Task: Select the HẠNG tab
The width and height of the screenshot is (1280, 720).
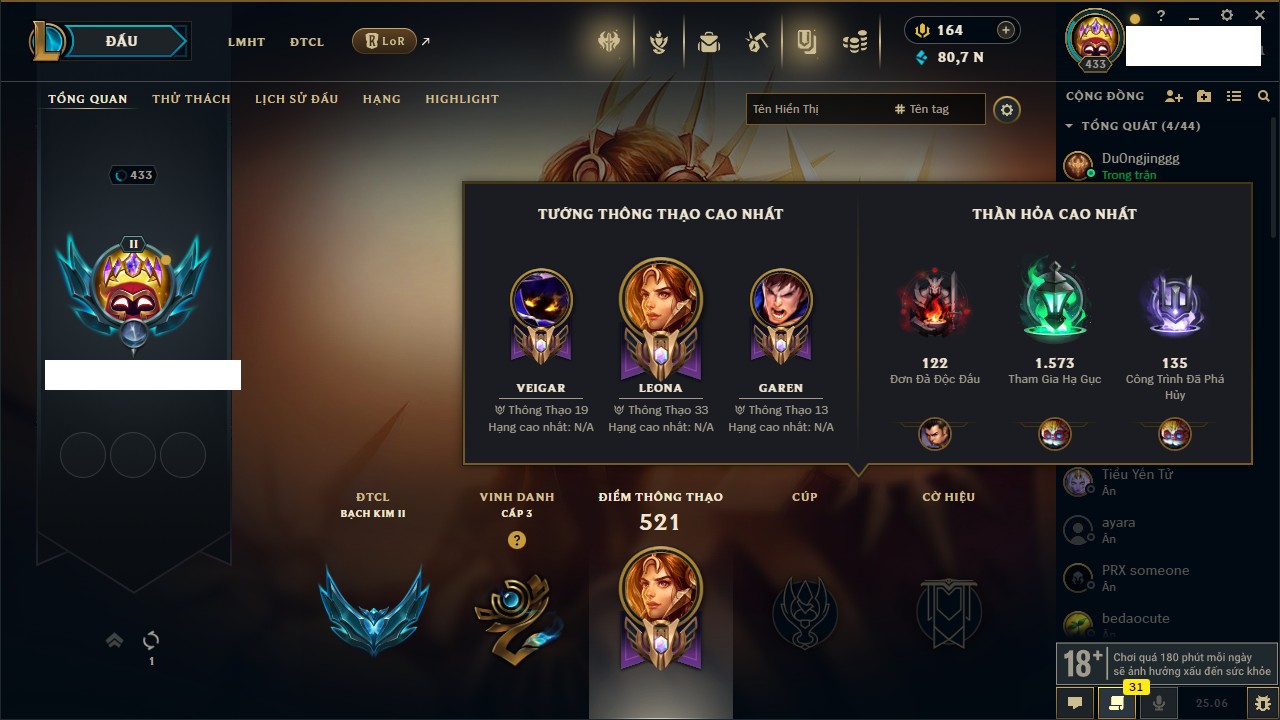Action: point(381,99)
